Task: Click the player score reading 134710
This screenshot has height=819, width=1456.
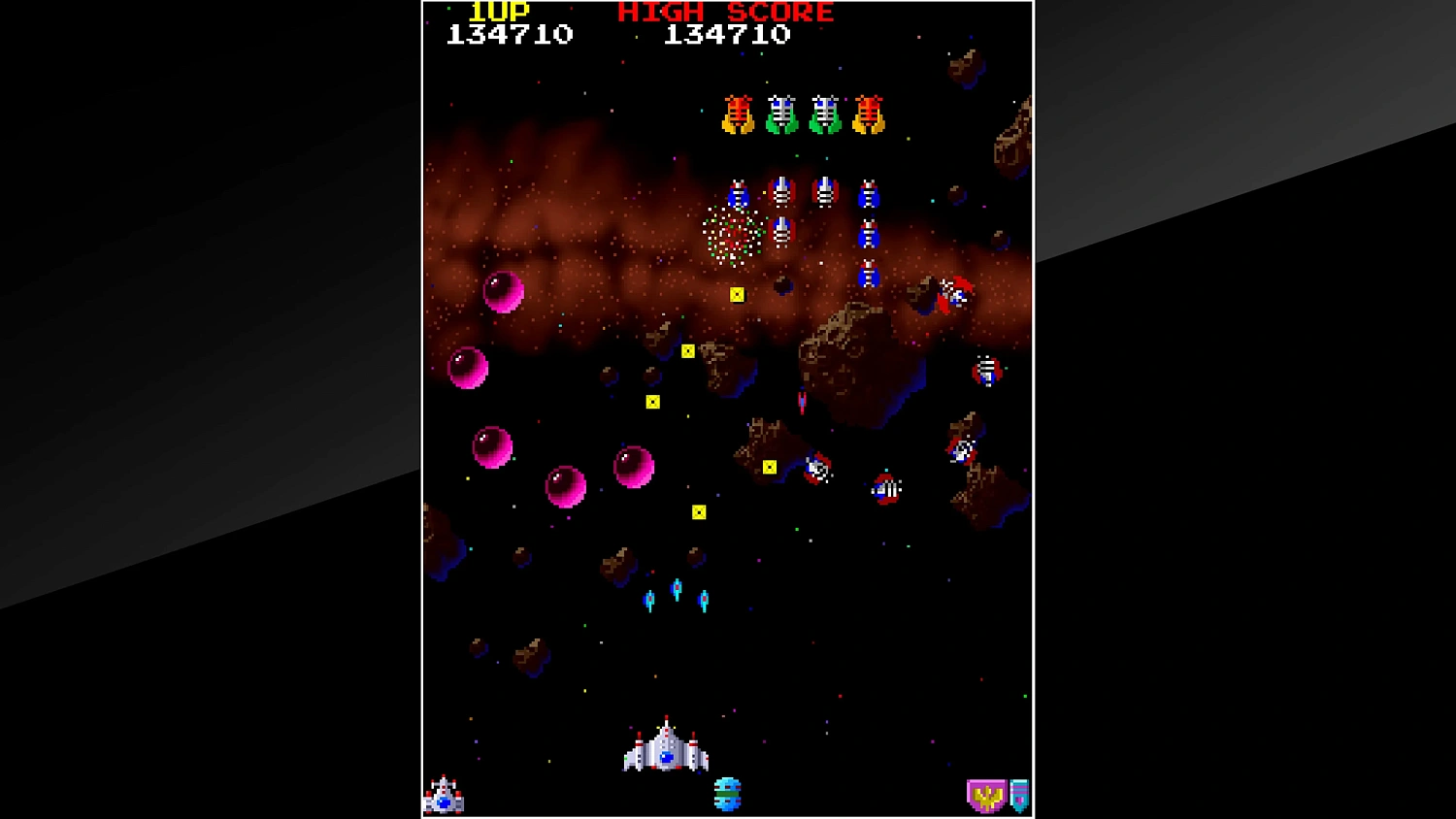Action: [x=513, y=35]
